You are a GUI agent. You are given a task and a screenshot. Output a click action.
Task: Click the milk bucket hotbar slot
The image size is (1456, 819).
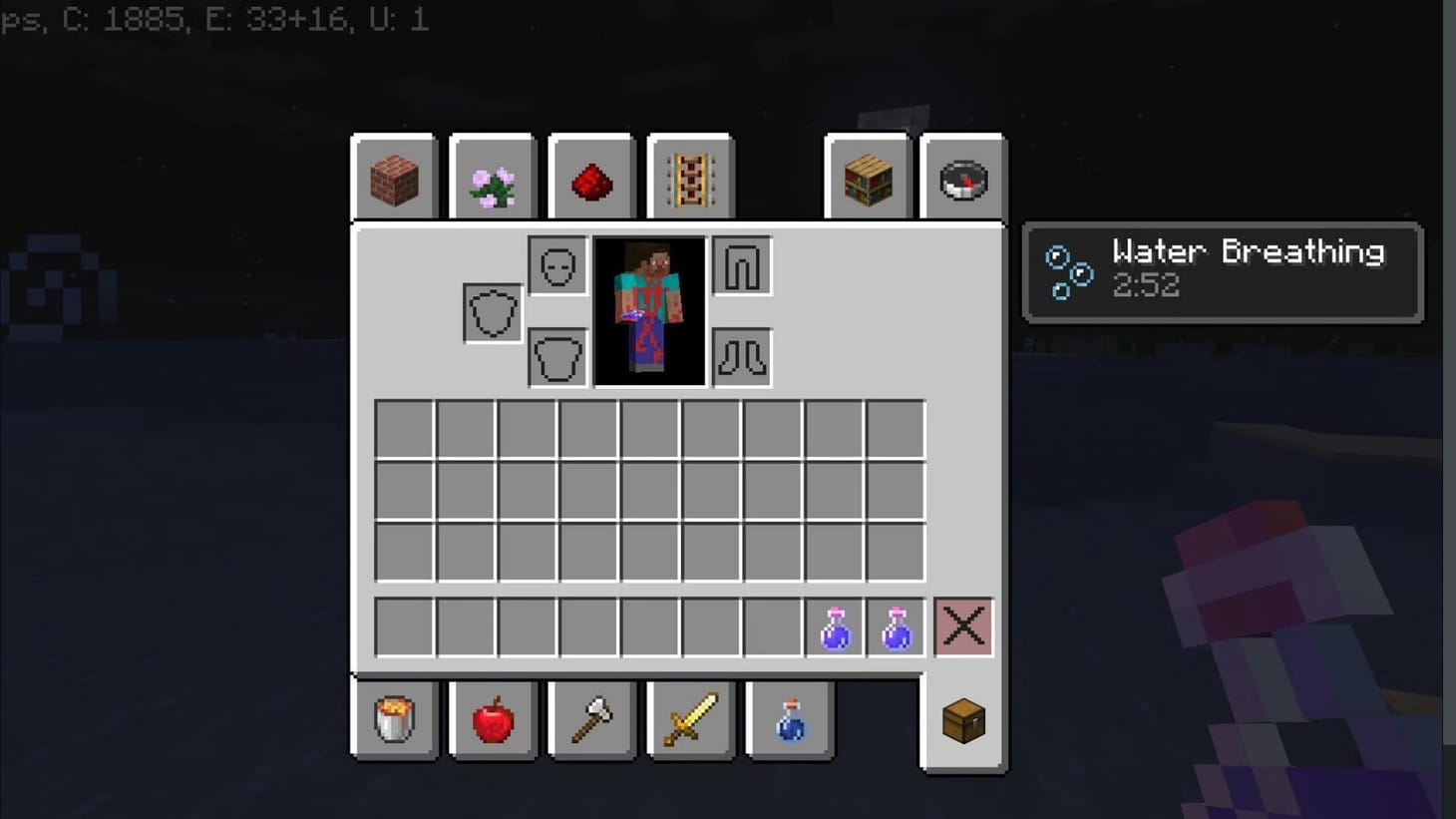(393, 721)
